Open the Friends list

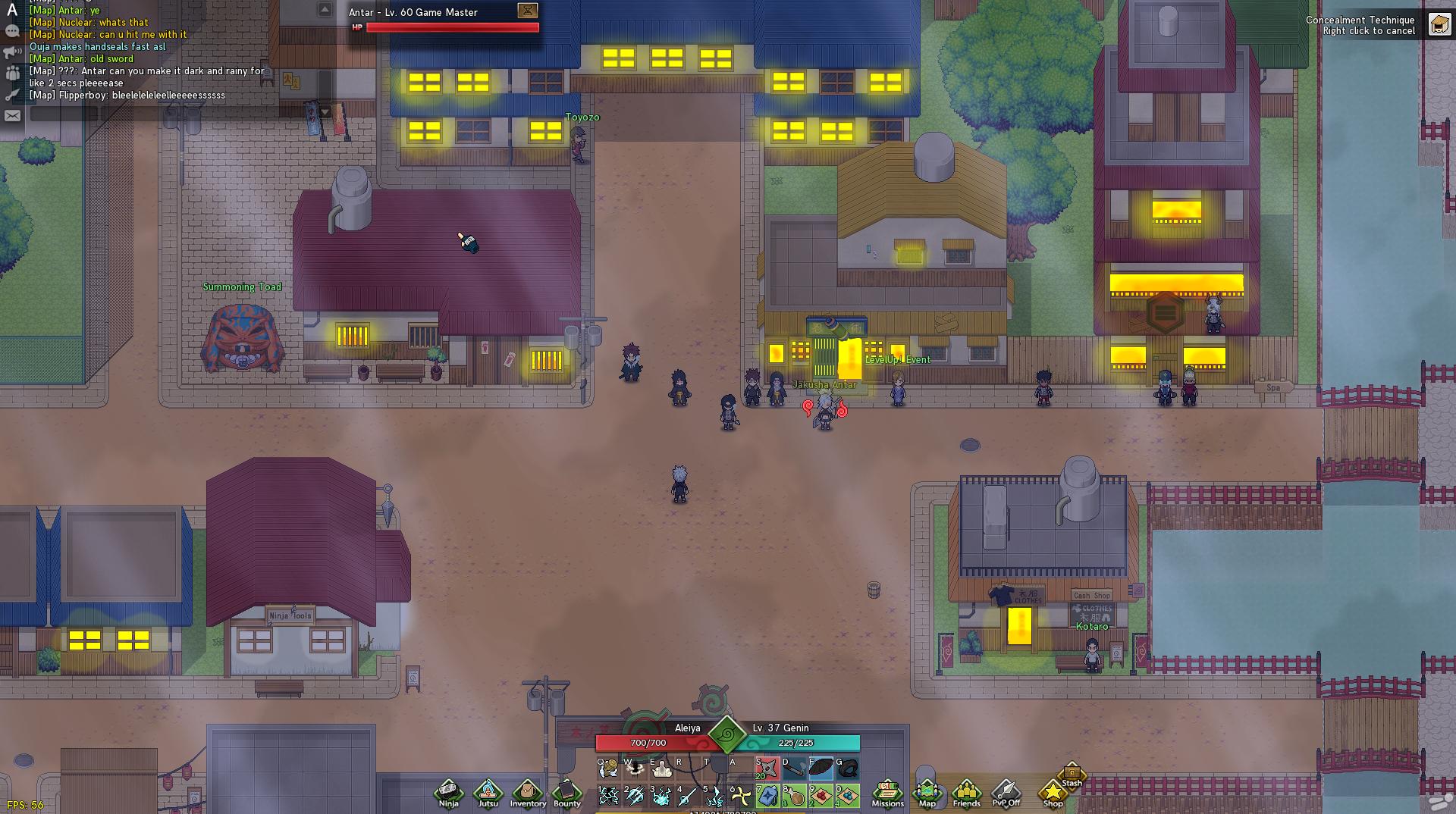click(966, 793)
